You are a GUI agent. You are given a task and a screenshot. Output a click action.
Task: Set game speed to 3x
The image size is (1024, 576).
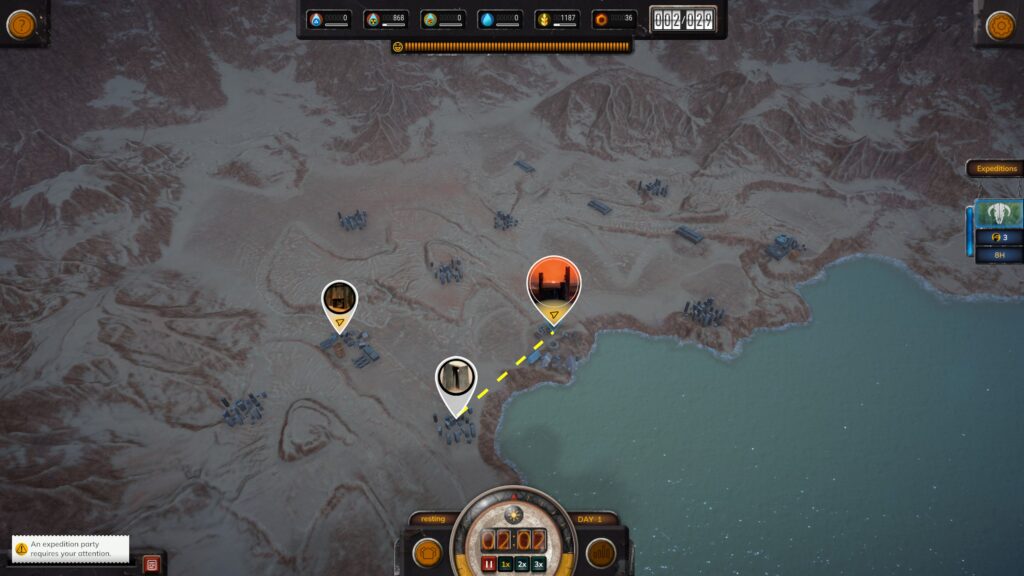click(x=538, y=564)
